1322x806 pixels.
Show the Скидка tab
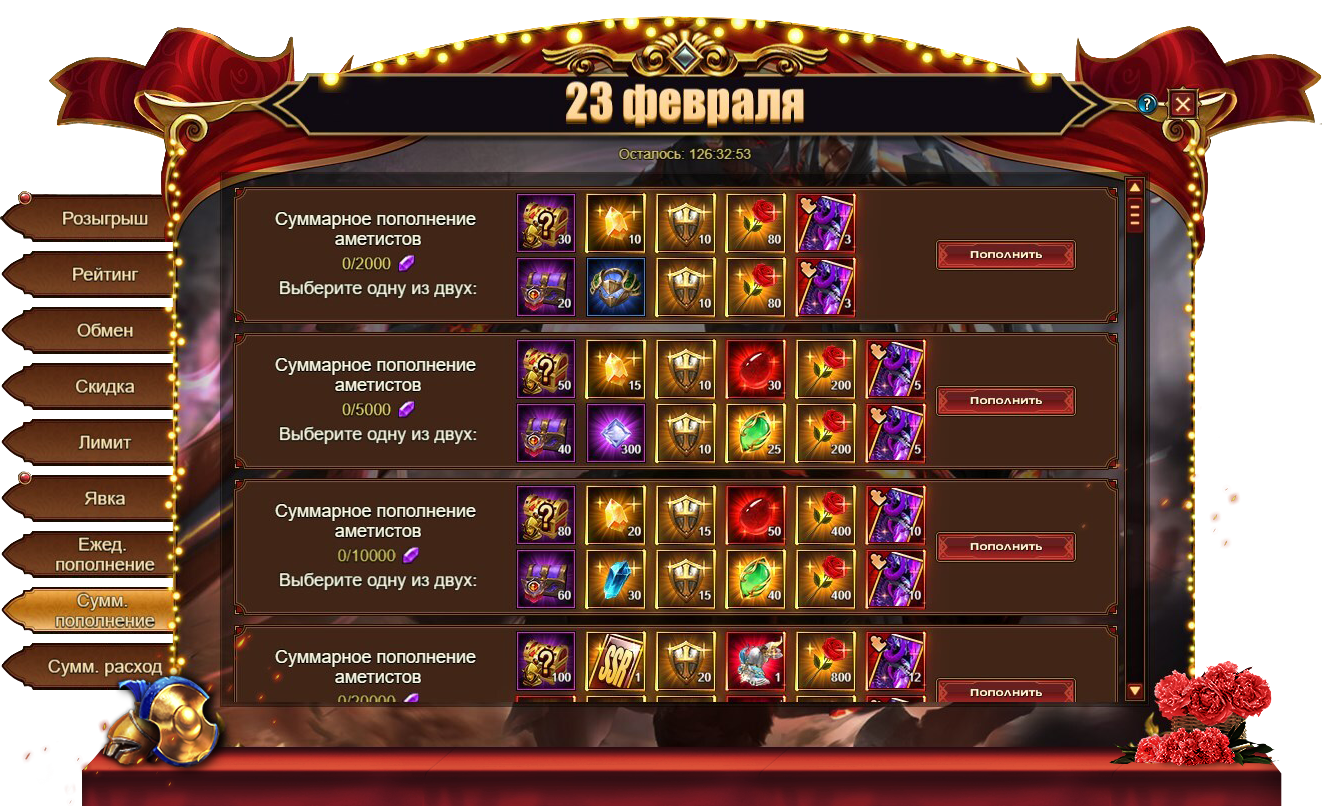tap(104, 386)
